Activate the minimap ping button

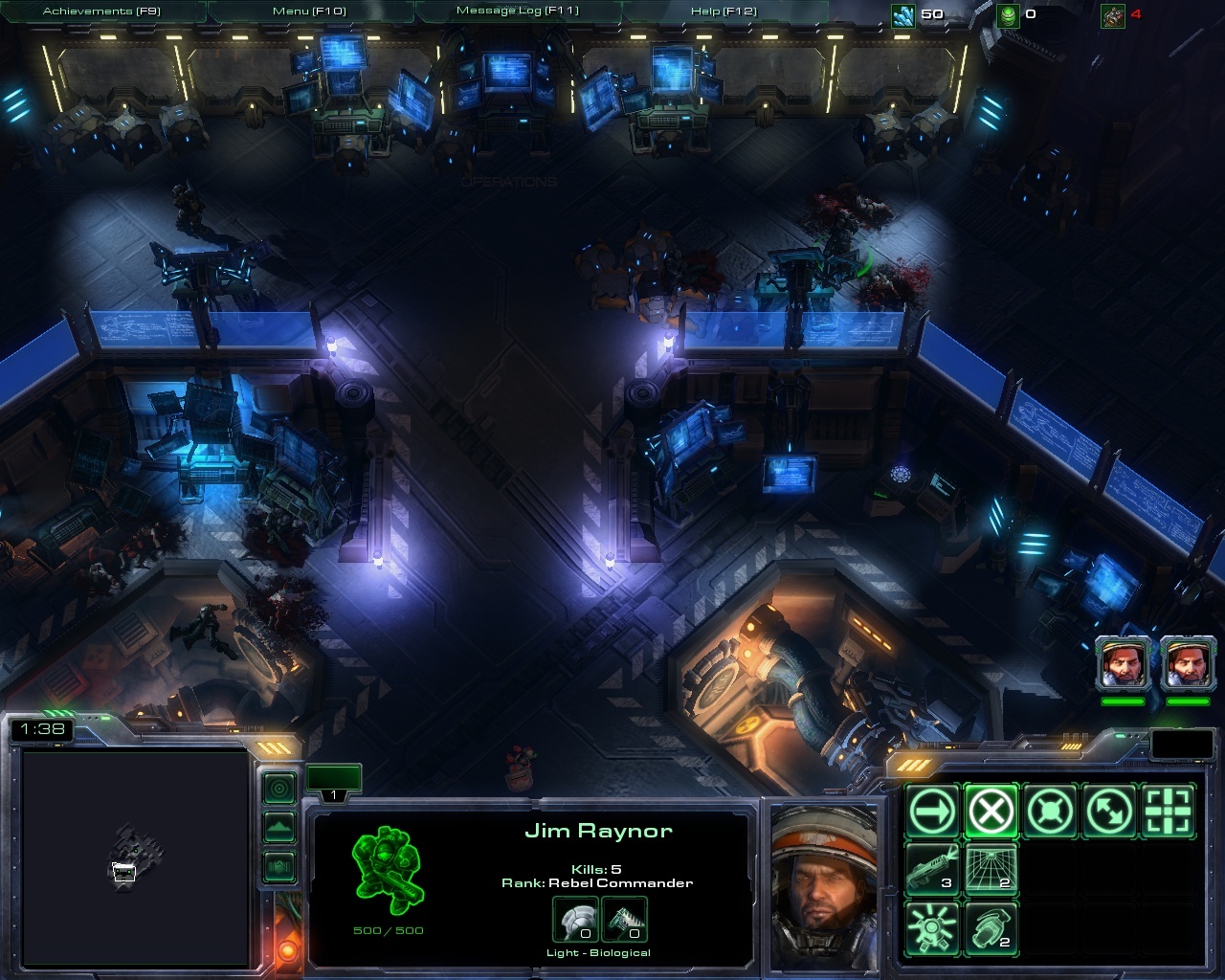[279, 789]
